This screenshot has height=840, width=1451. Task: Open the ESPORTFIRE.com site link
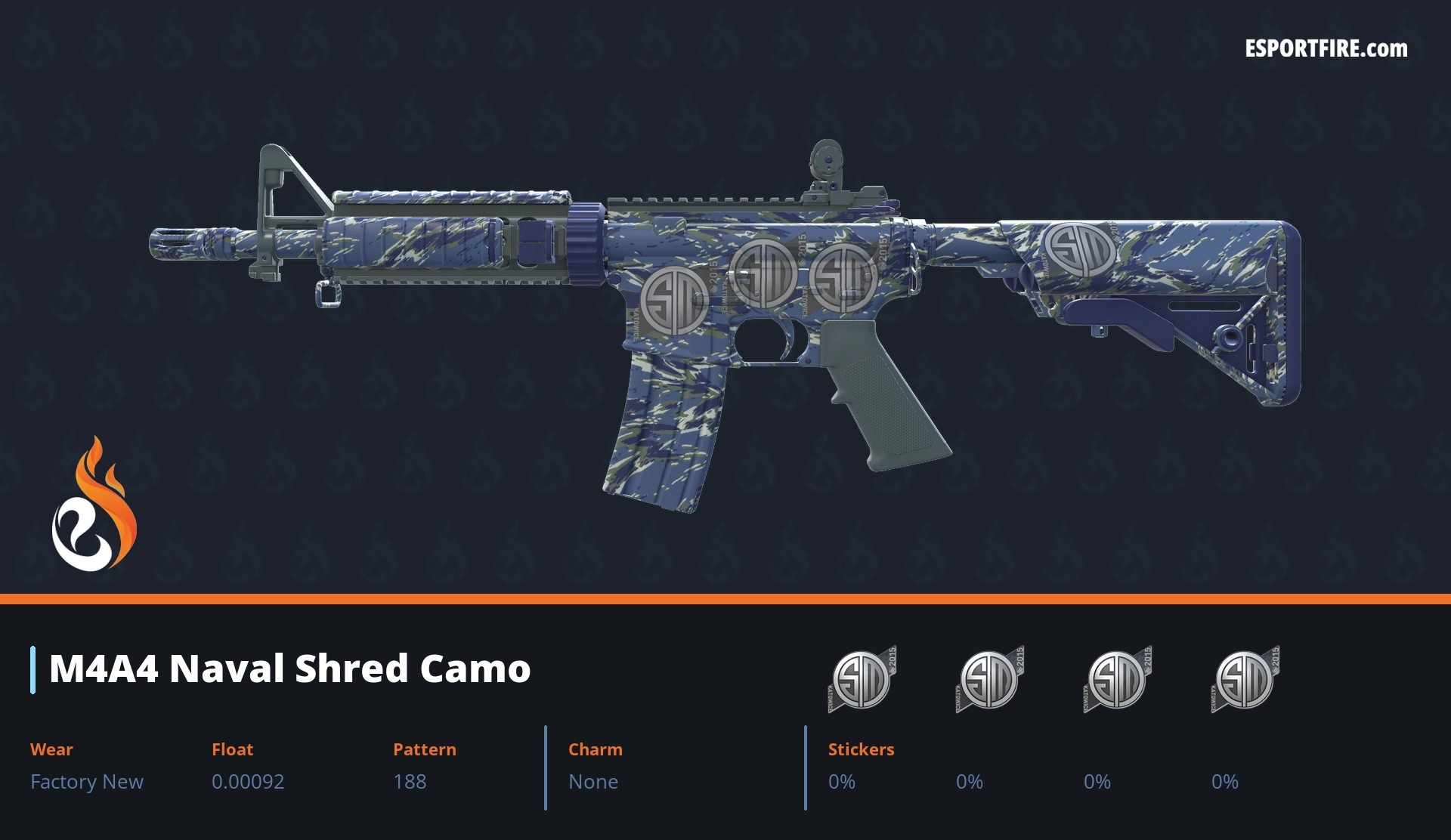(1326, 49)
